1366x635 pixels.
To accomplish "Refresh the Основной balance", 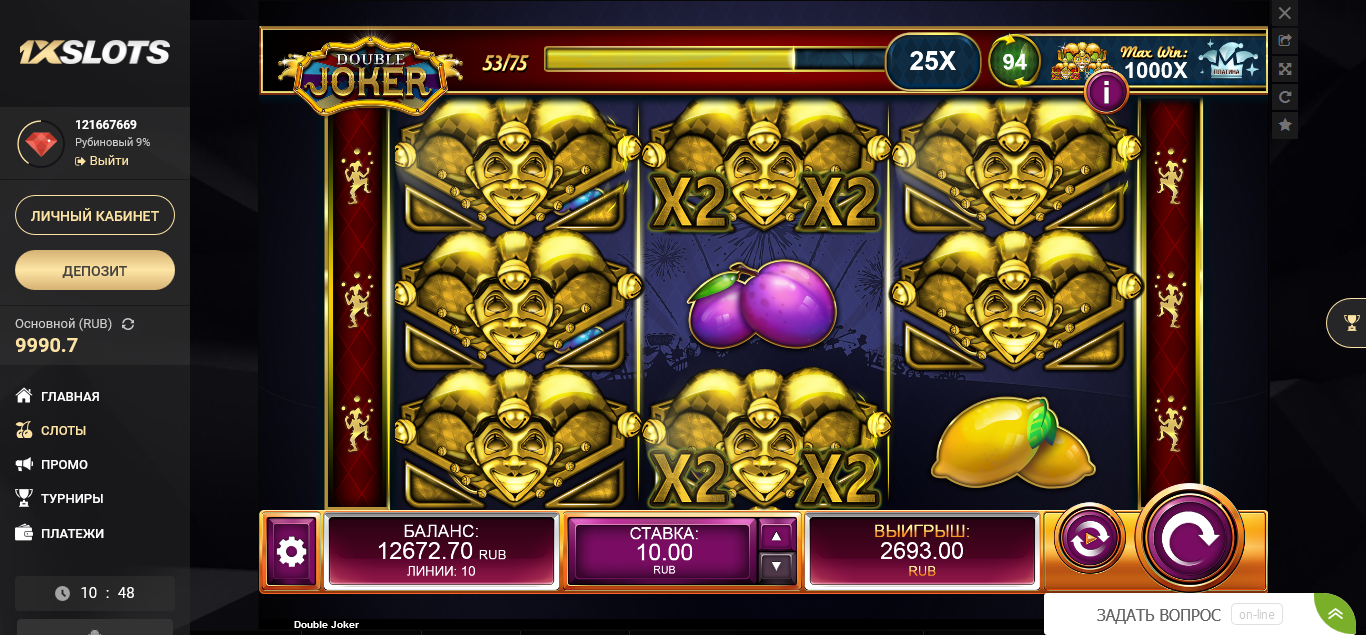I will [128, 324].
